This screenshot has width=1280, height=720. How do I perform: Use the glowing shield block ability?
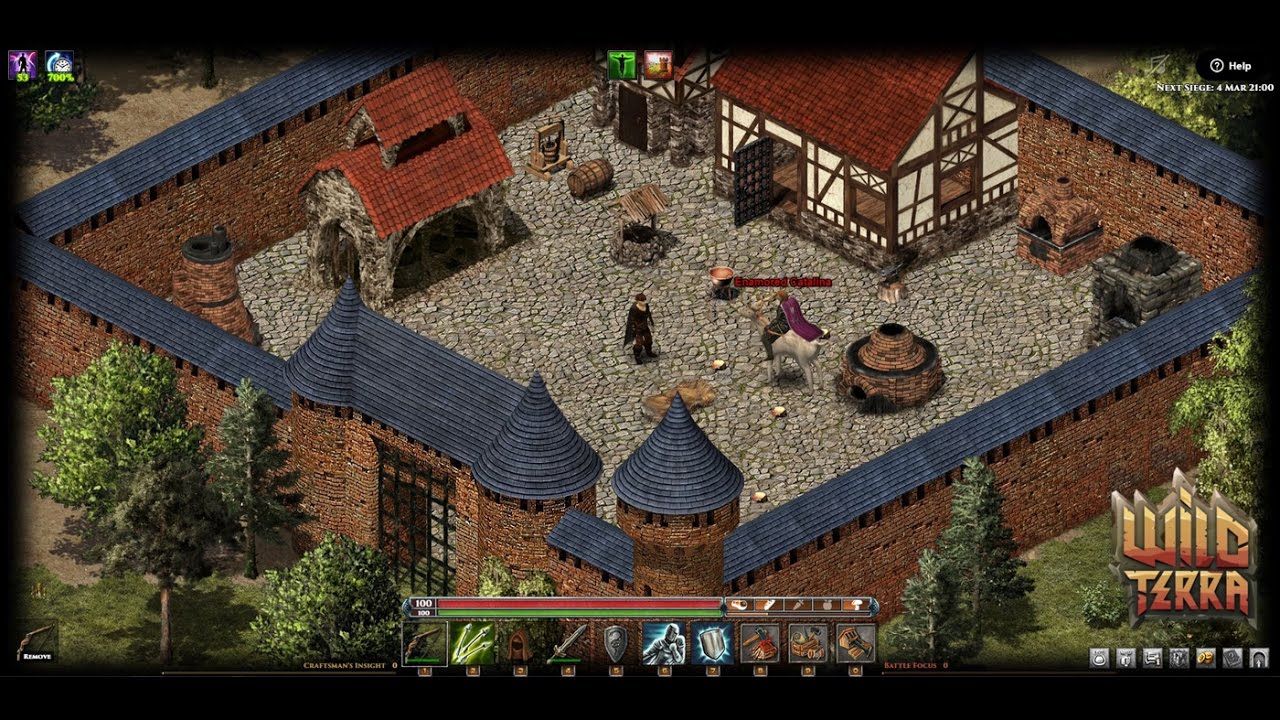point(712,644)
